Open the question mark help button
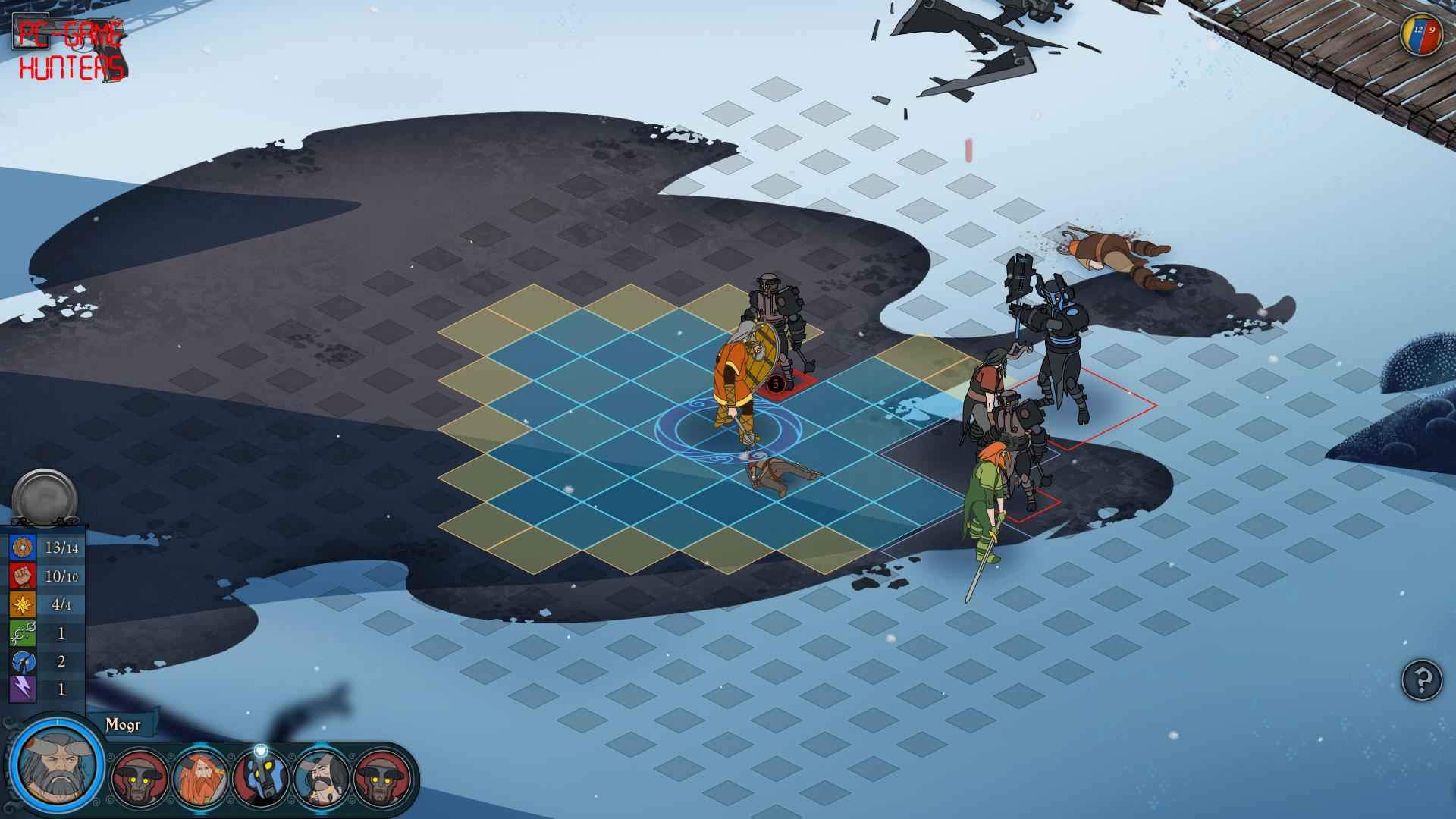Image resolution: width=1456 pixels, height=819 pixels. click(x=1421, y=679)
